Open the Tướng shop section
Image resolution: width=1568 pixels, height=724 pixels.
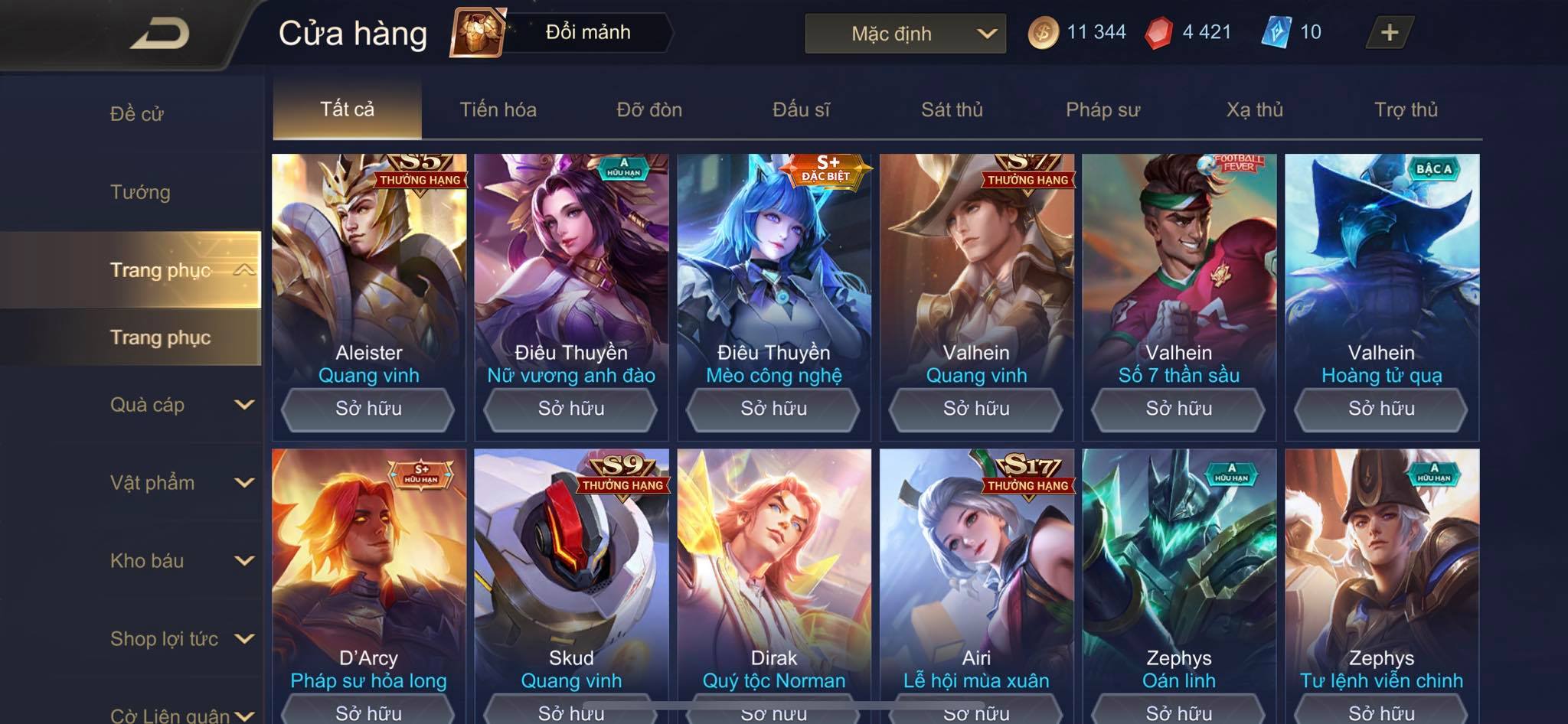(140, 192)
